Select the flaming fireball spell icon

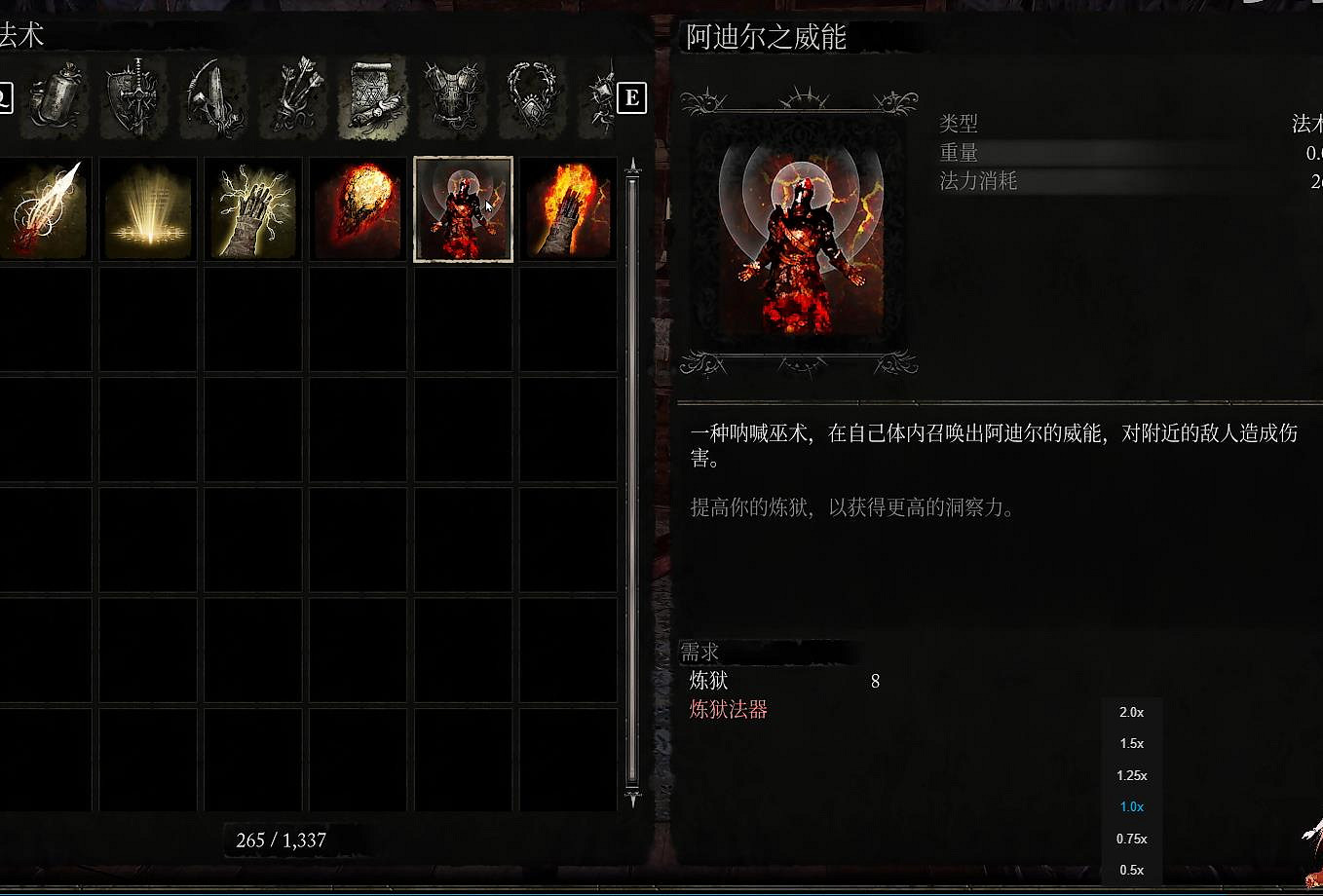pyautogui.click(x=358, y=207)
